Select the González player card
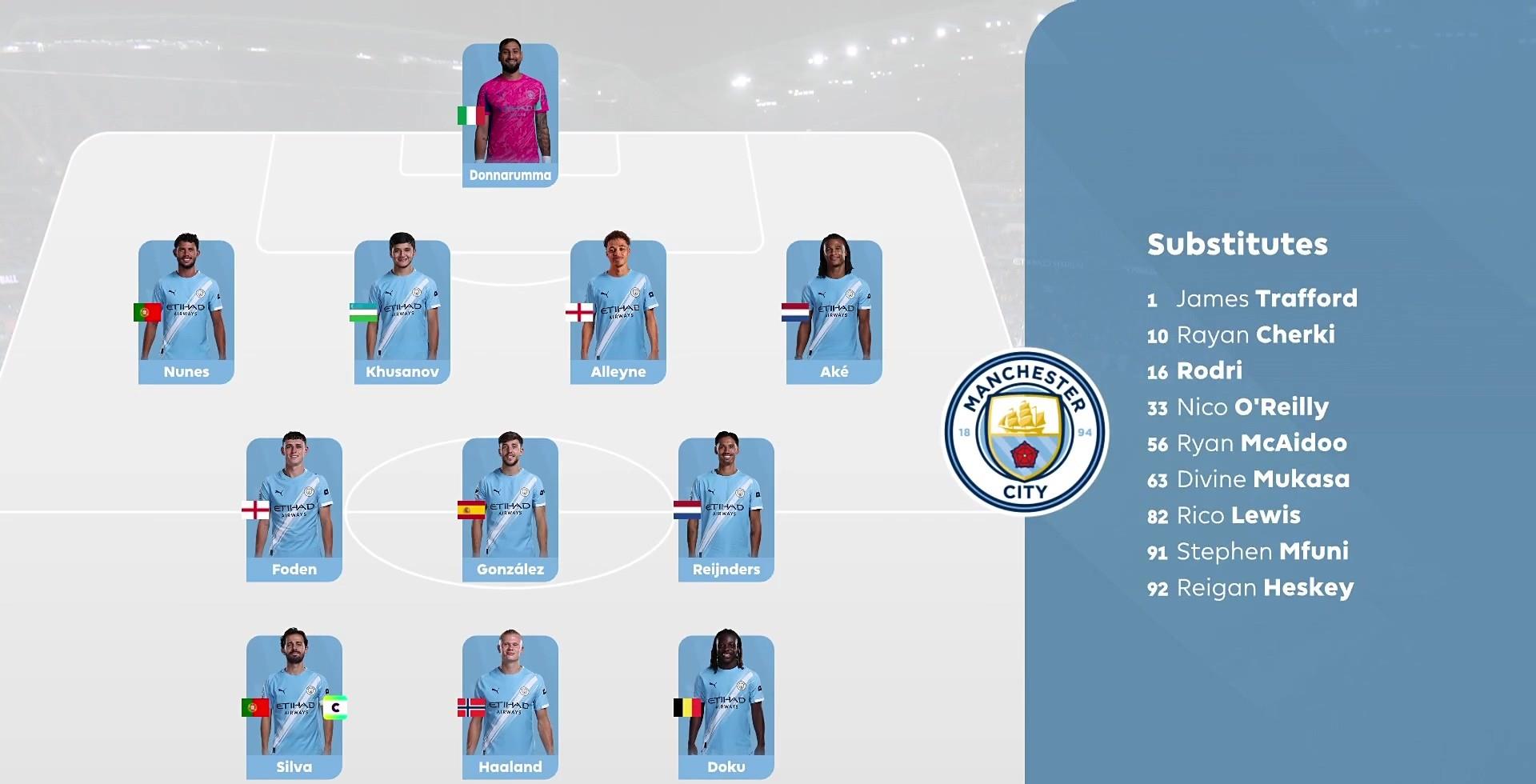 (x=510, y=509)
